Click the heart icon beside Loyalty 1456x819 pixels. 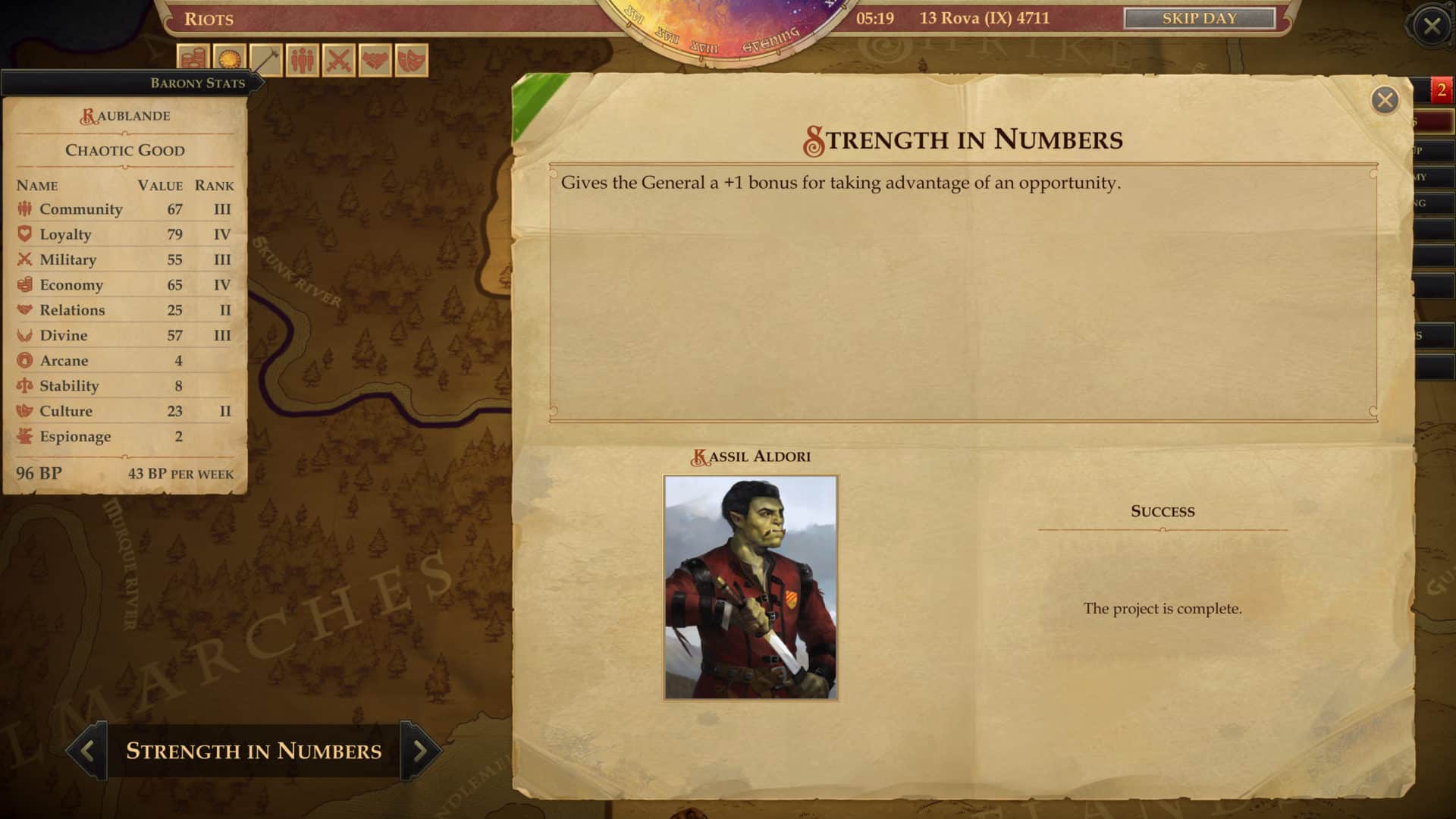pos(24,234)
